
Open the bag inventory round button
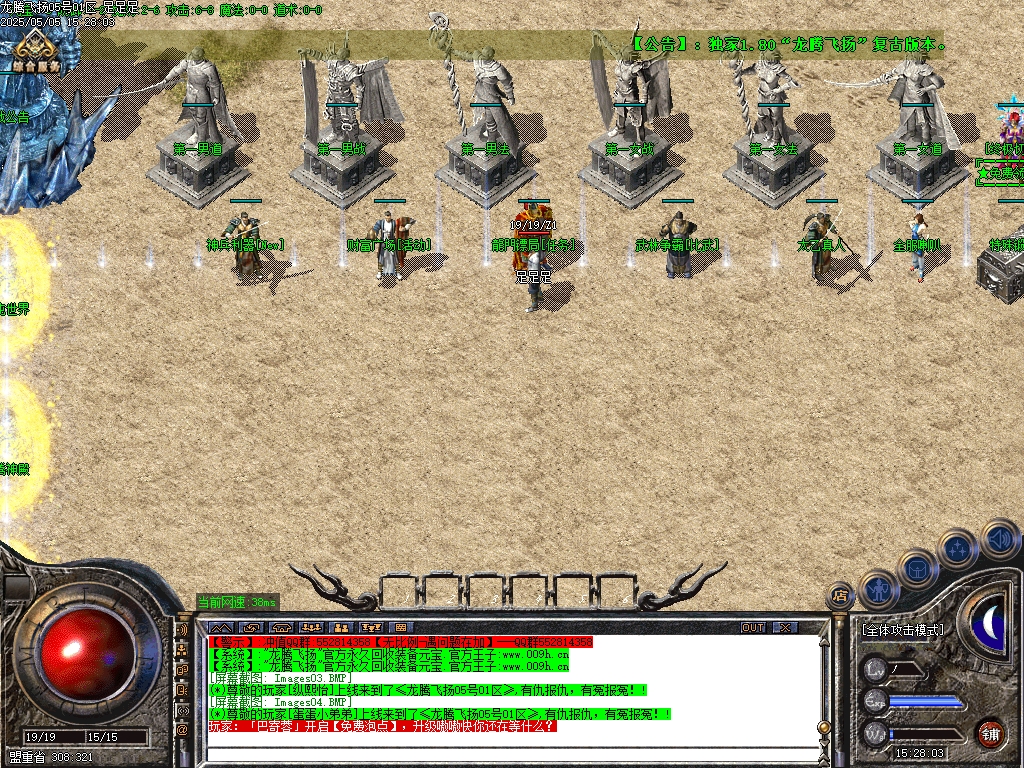(918, 569)
